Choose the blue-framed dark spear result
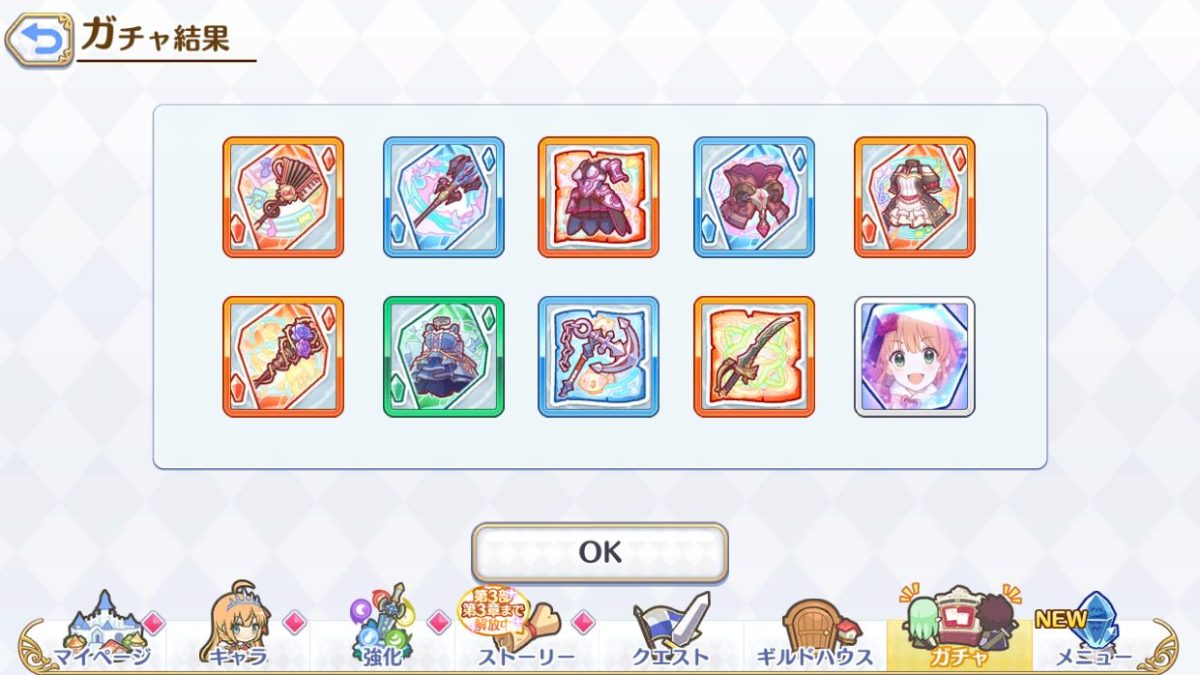1200x675 pixels. point(444,197)
